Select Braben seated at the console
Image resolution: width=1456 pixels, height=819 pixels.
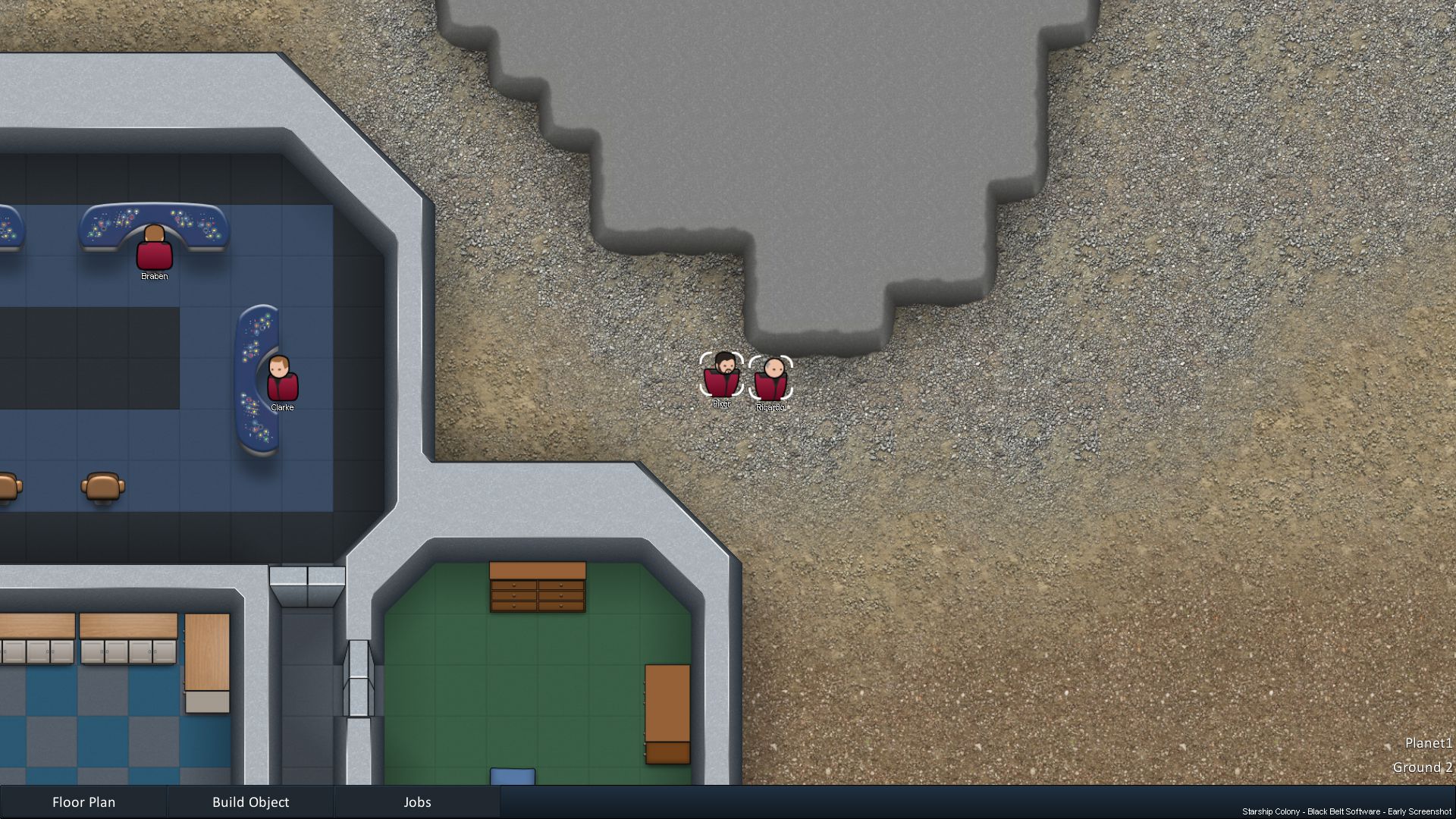153,253
